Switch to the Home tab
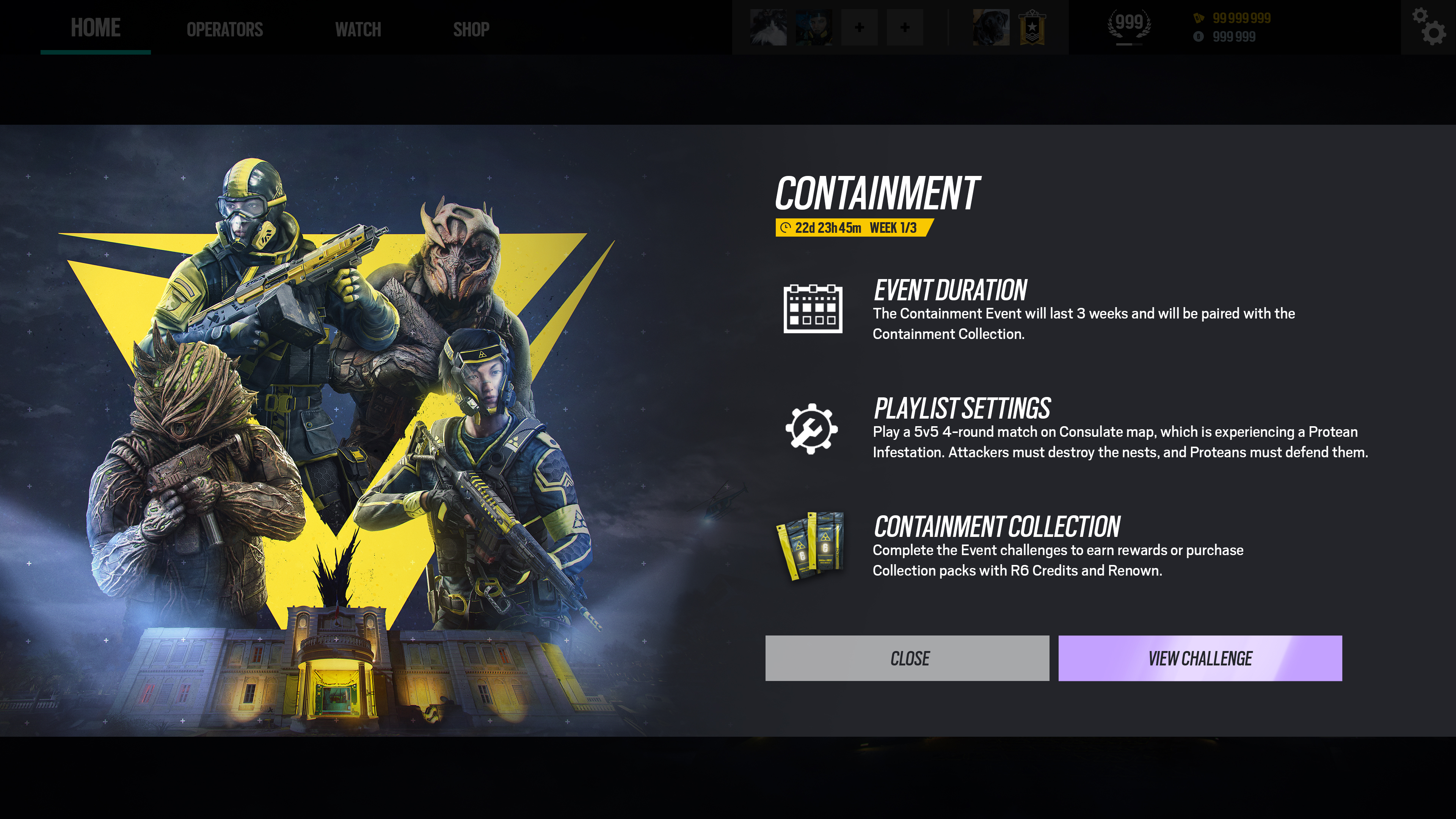Screen dimensions: 1456x819 tap(96, 28)
